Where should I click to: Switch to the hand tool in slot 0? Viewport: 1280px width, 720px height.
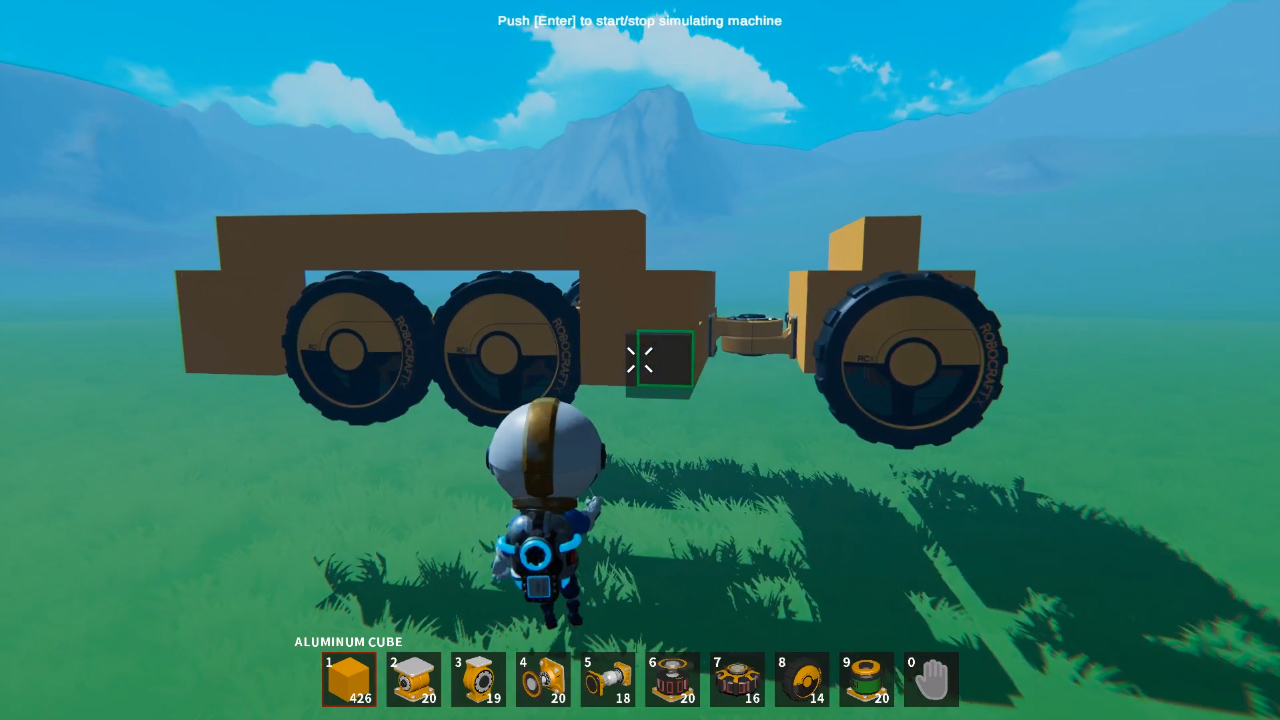pos(931,679)
